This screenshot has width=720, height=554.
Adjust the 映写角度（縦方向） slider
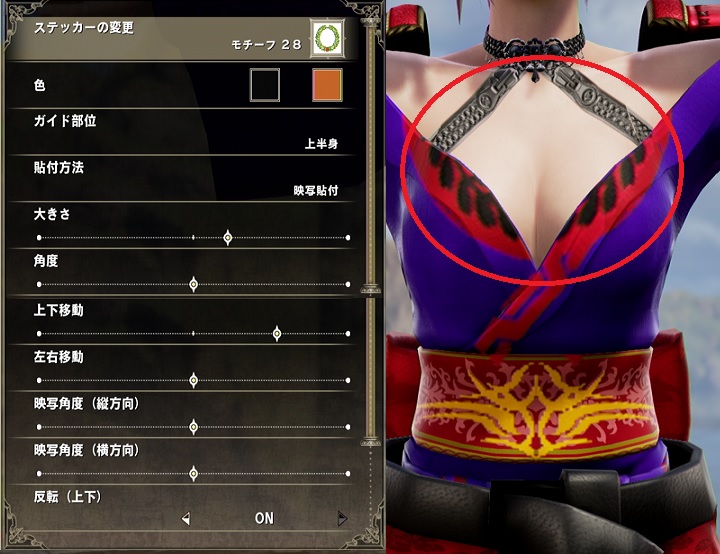pyautogui.click(x=193, y=427)
